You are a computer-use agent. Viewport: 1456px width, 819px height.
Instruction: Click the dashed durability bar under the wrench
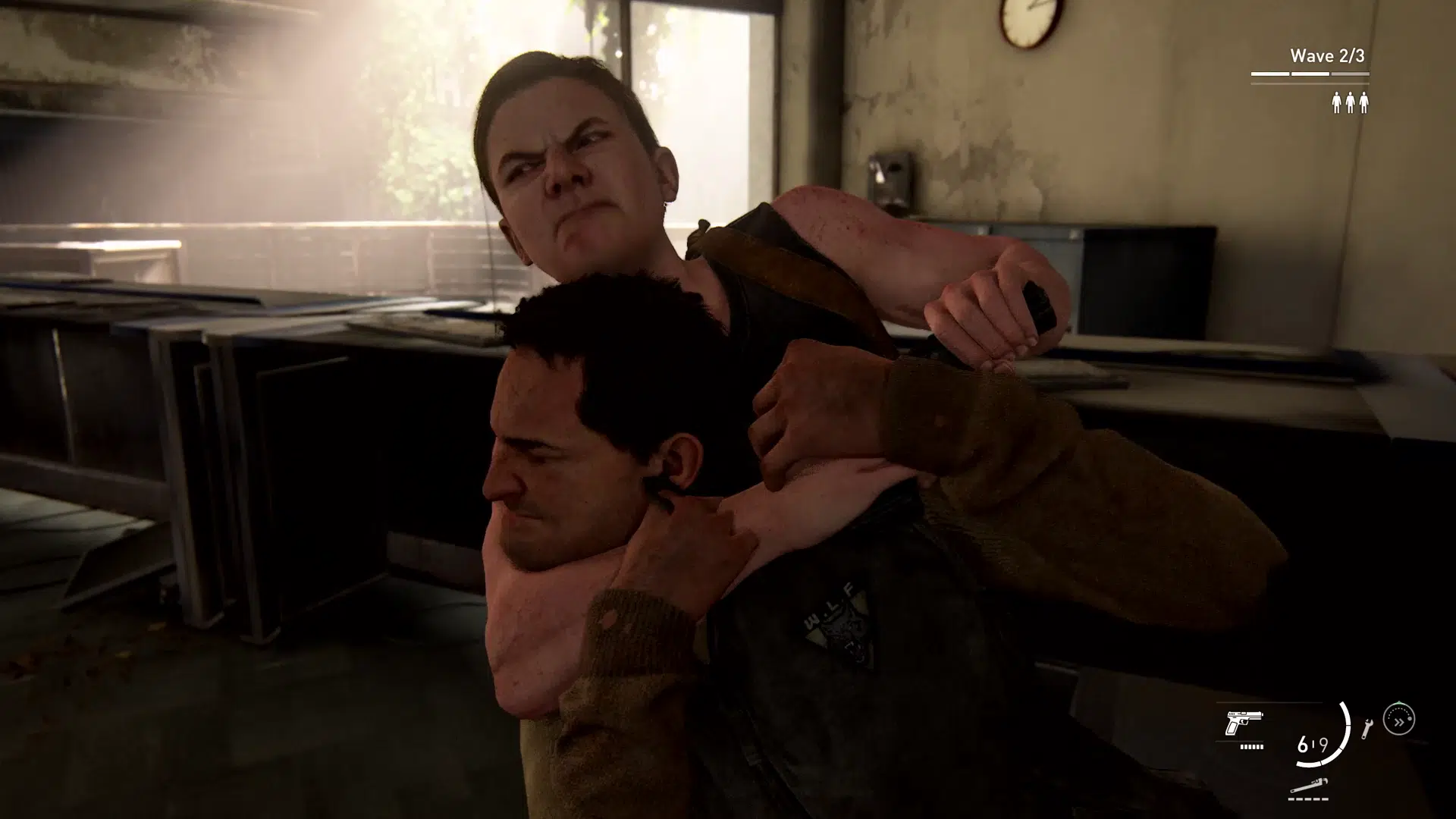point(1307,799)
